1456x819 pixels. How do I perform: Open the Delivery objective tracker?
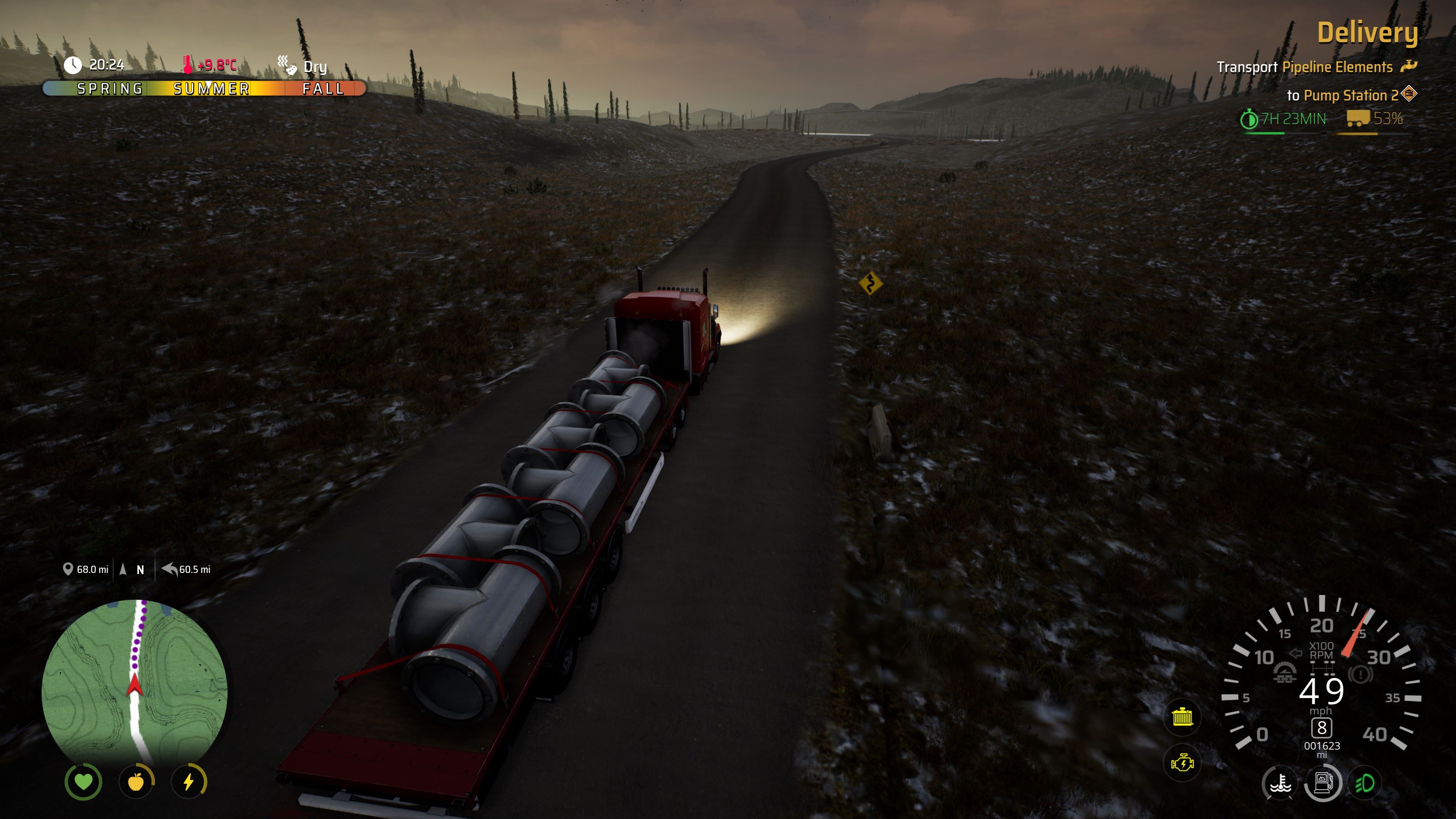point(1367,33)
